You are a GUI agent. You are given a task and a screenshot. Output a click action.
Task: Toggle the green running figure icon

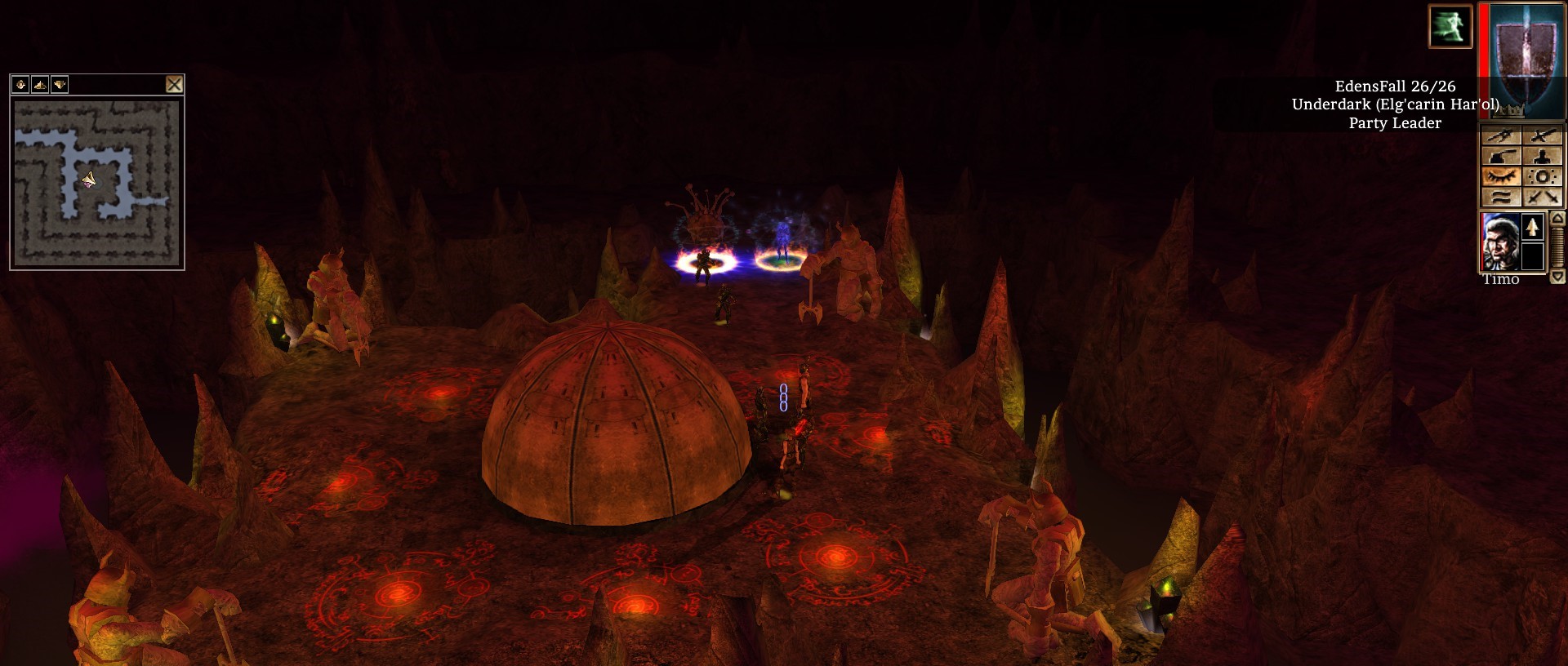coord(1450,25)
